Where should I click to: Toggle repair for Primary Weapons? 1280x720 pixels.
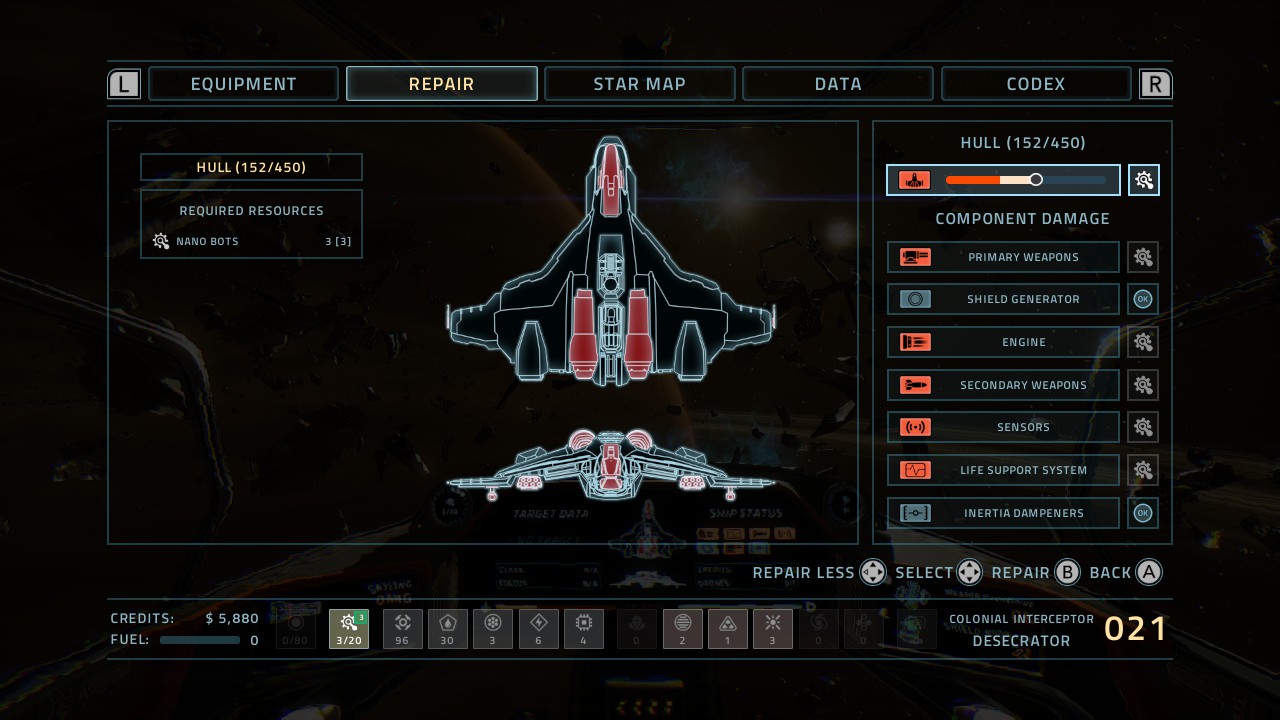click(1143, 257)
